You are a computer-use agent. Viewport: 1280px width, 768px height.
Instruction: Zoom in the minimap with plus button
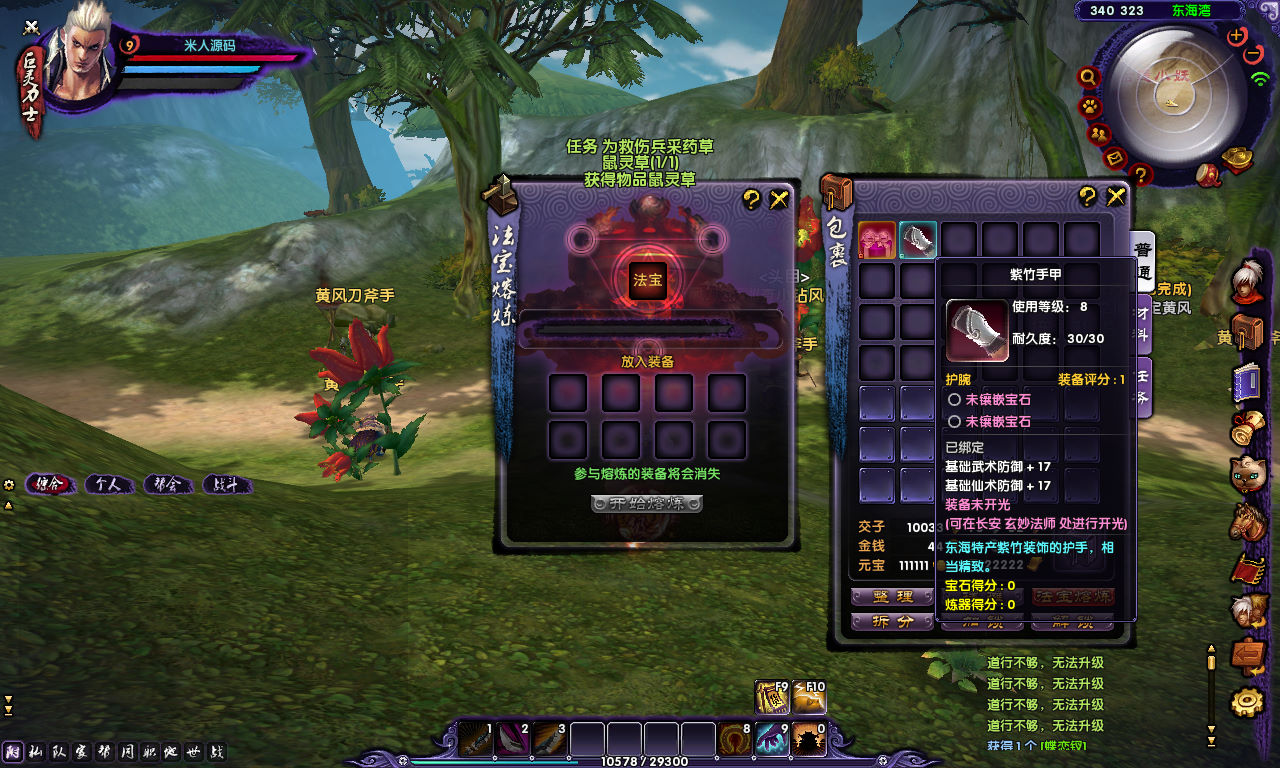[x=1237, y=36]
